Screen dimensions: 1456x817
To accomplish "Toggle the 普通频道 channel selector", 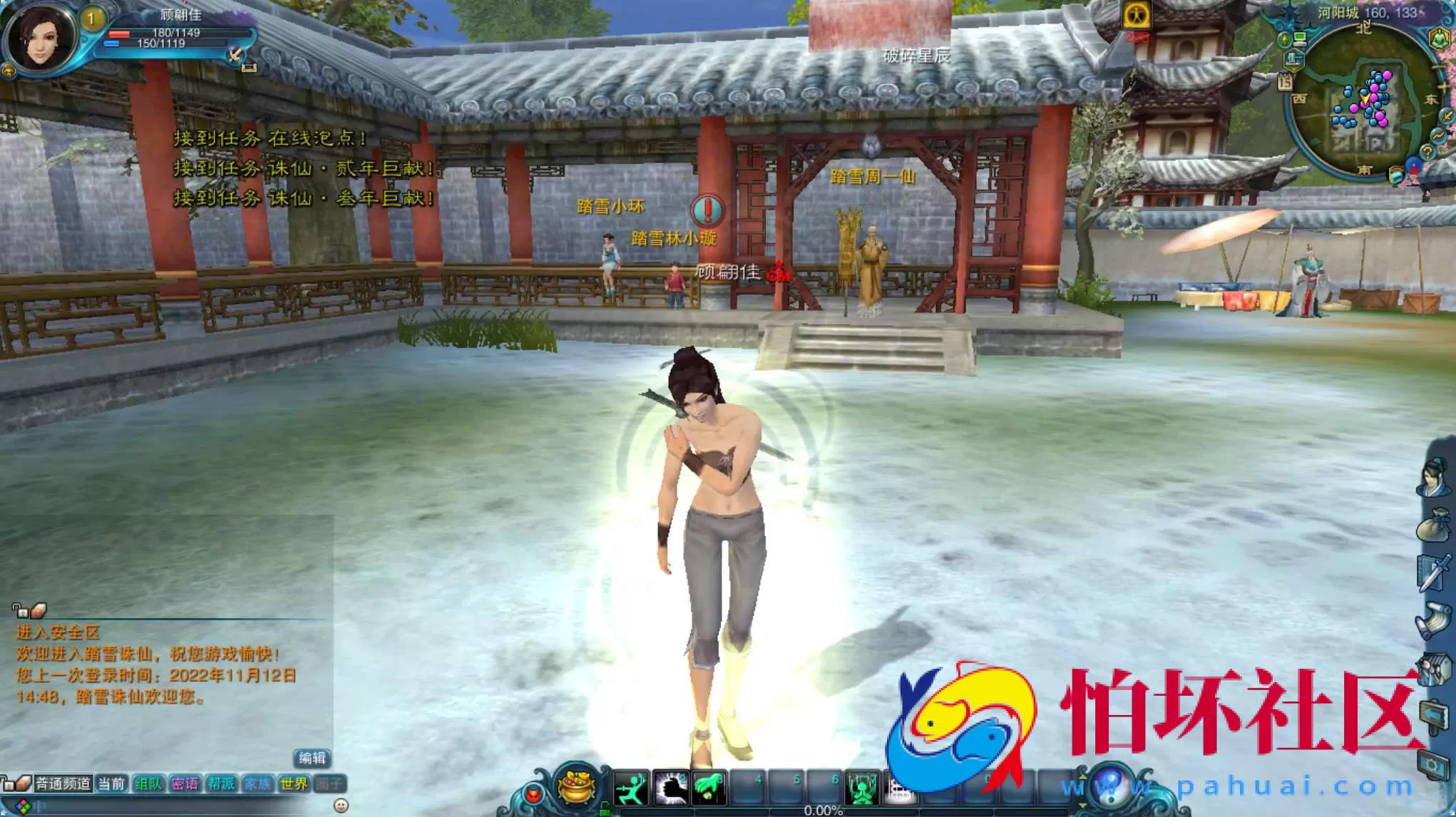I will [x=63, y=784].
